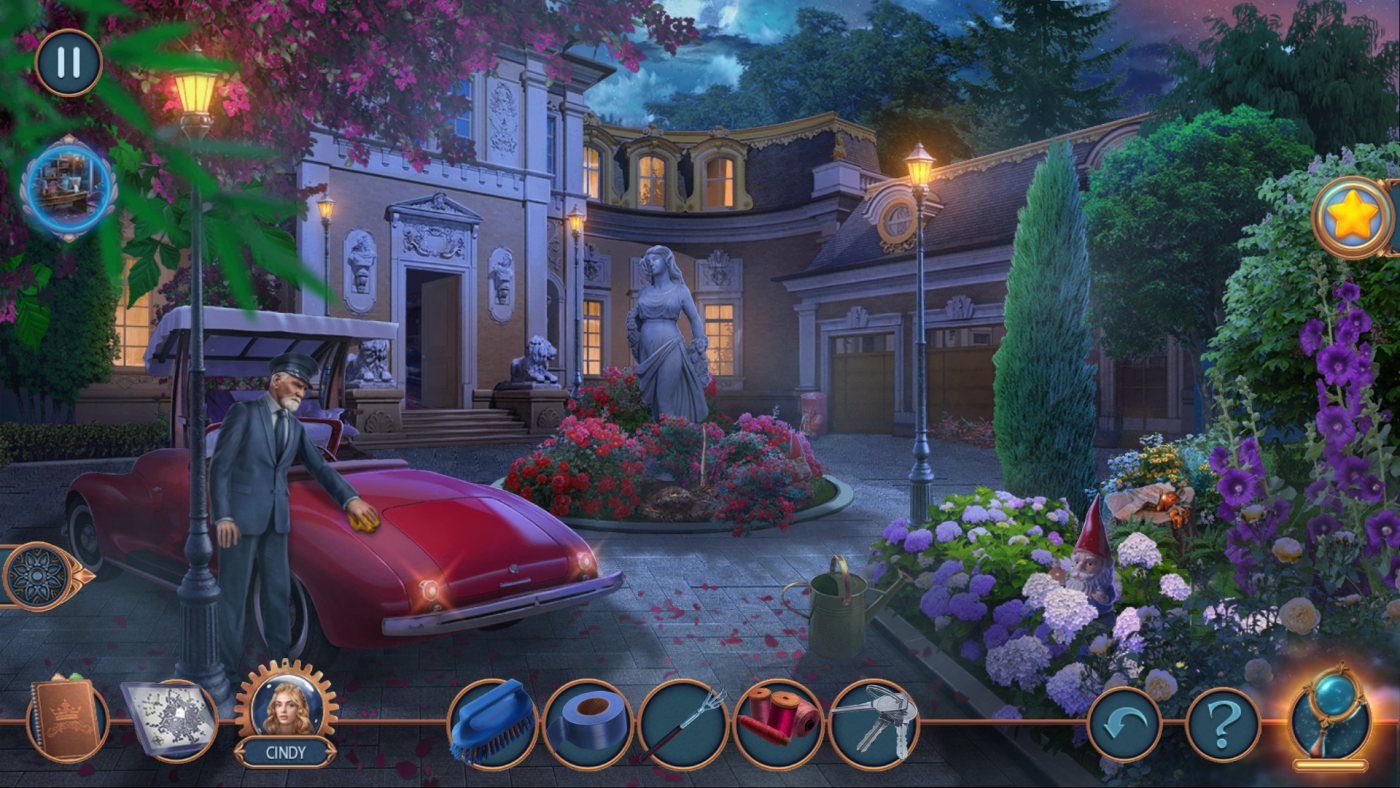
Task: Open the room thumbnail portal
Action: pyautogui.click(x=69, y=188)
